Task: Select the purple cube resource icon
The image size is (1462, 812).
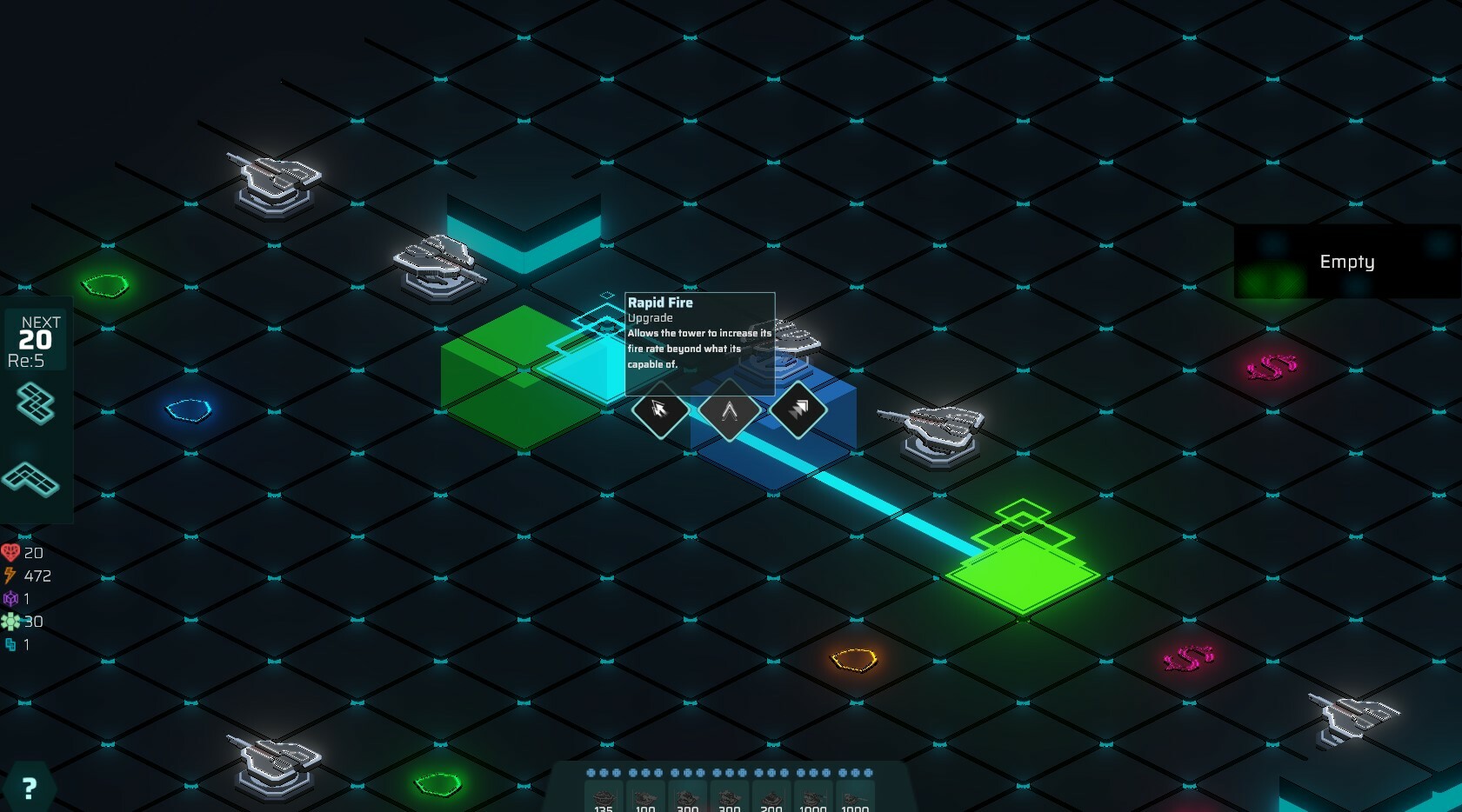Action: point(10,598)
